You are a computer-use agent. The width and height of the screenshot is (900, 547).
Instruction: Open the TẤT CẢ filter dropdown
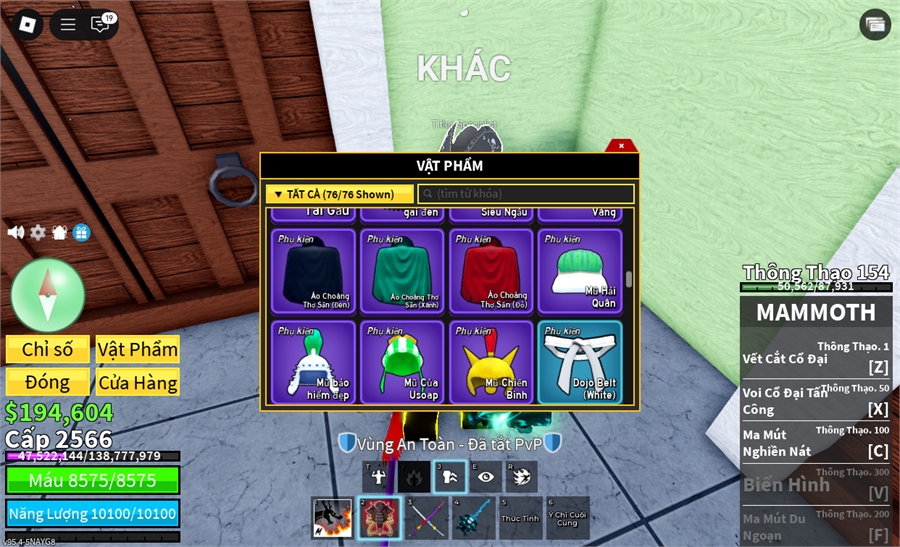(x=340, y=194)
